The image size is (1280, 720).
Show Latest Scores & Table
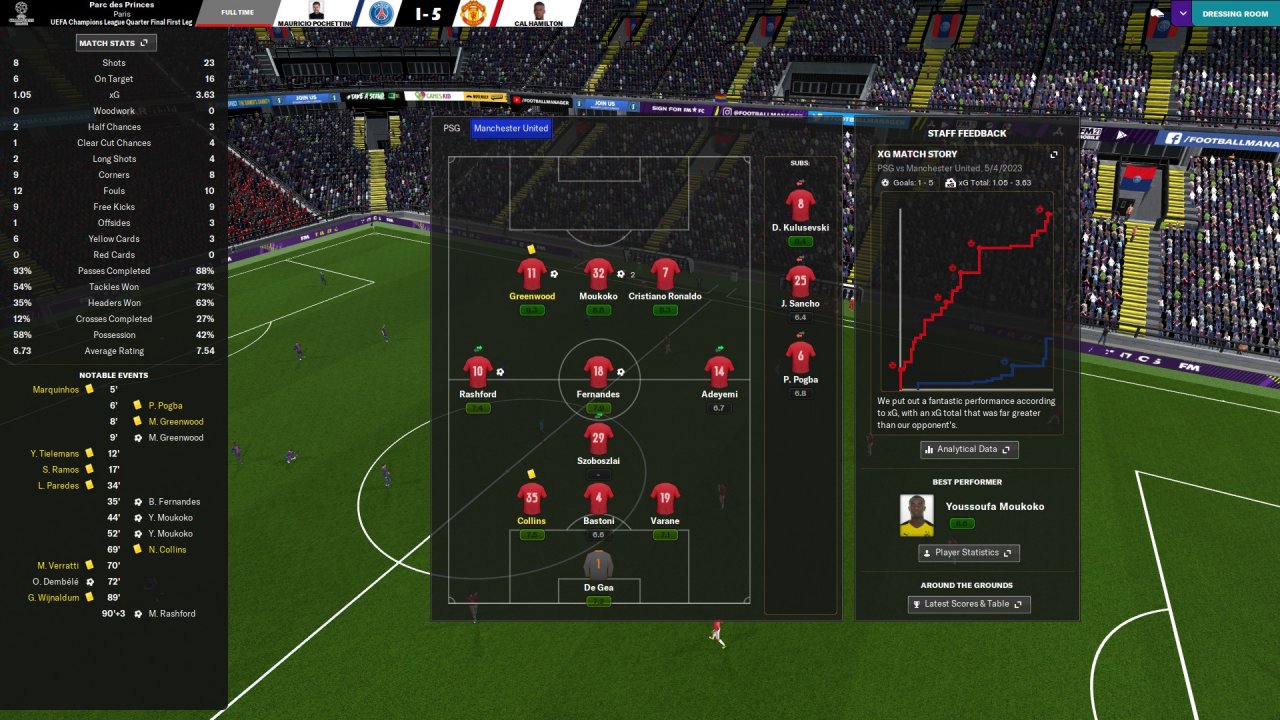[969, 604]
